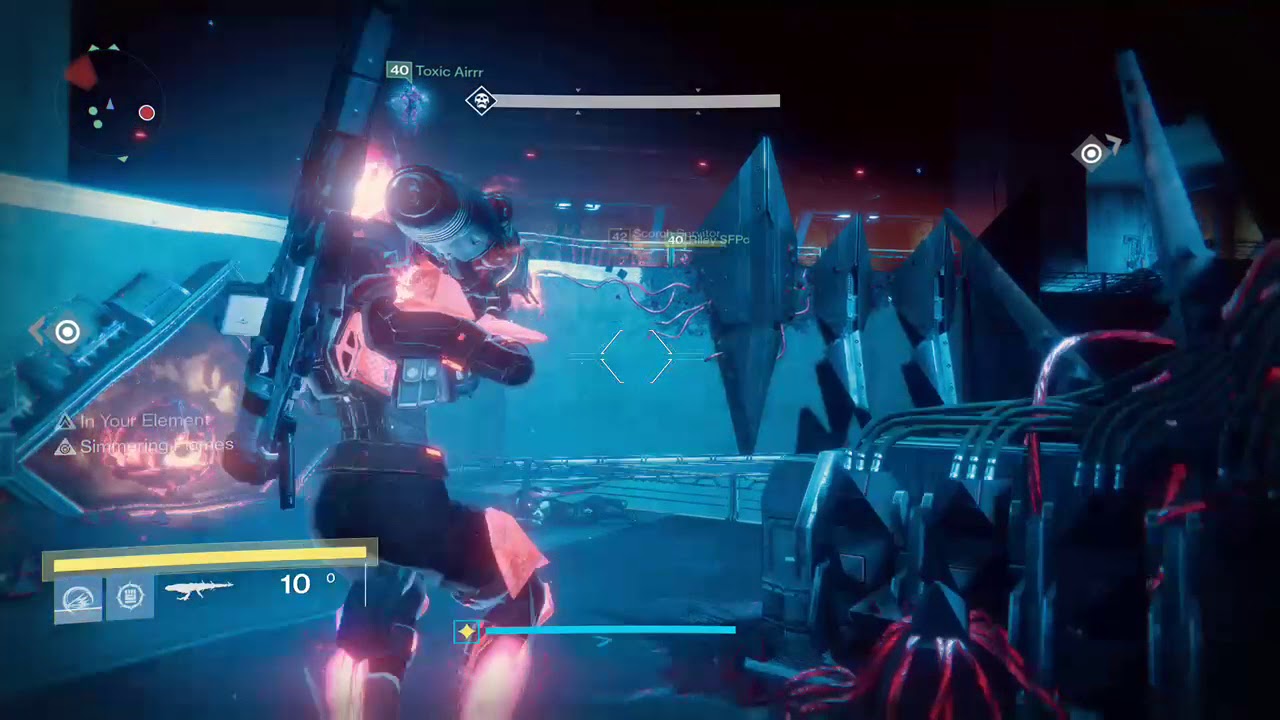This screenshot has height=720, width=1280.
Task: Select the objective waypoint marker at upper right
Action: [1092, 153]
